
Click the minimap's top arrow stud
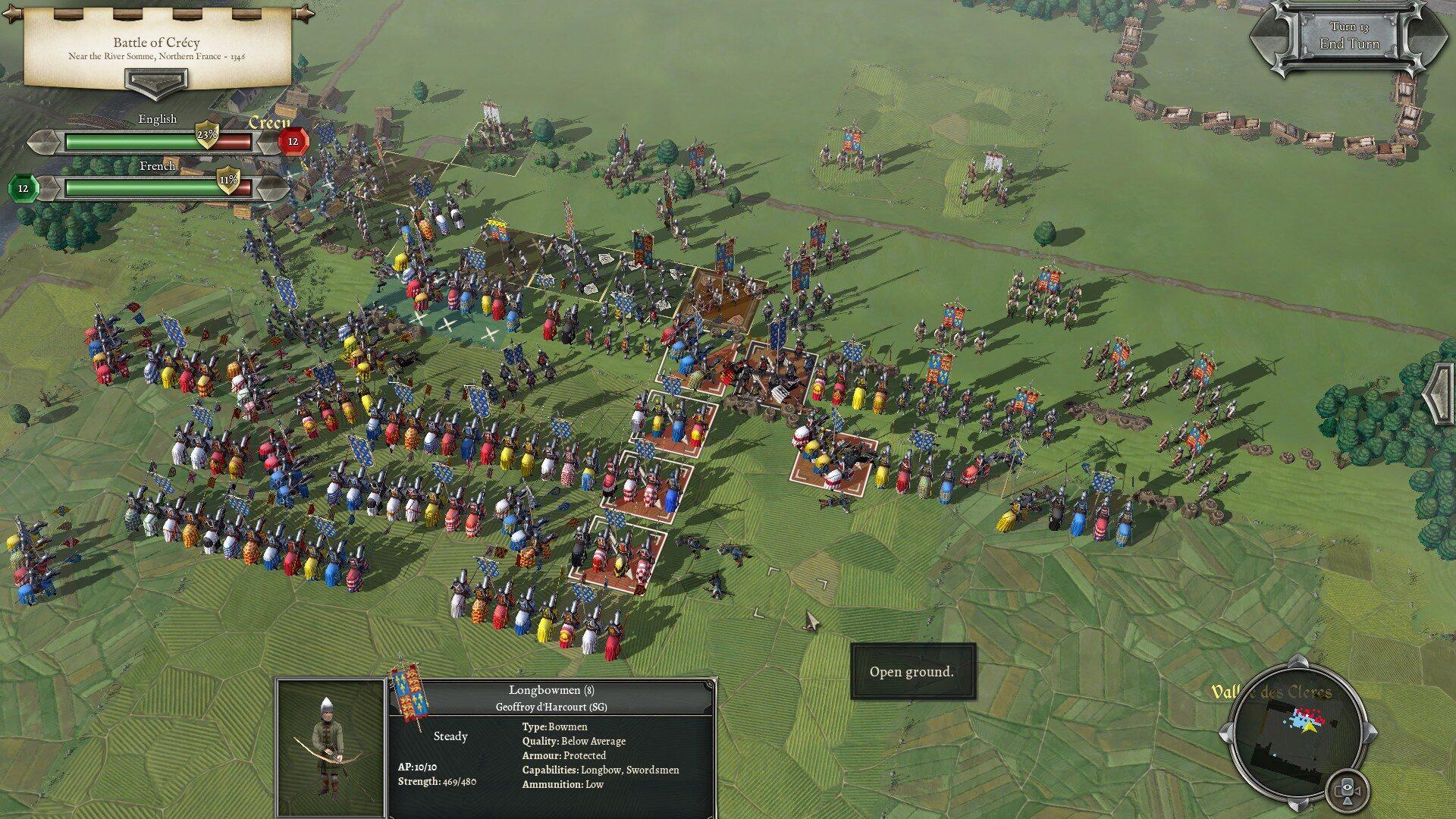1298,662
